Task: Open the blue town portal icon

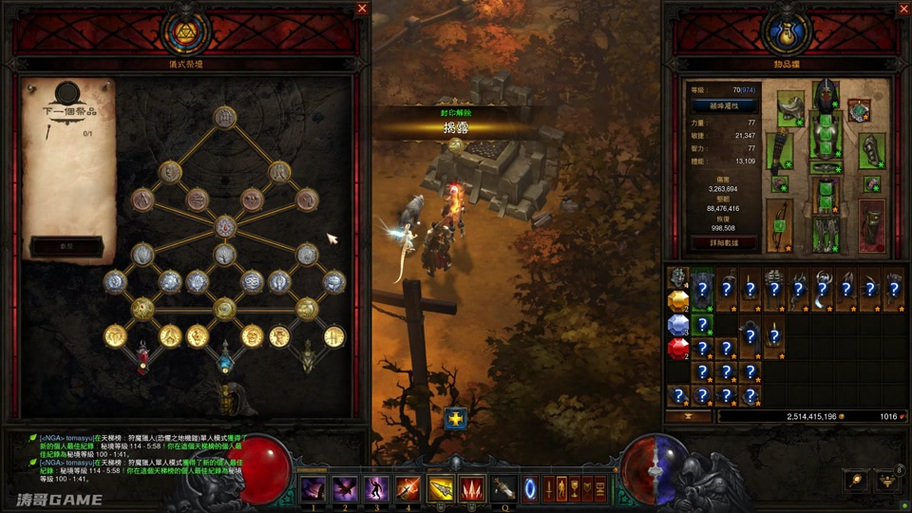Action: pos(531,489)
